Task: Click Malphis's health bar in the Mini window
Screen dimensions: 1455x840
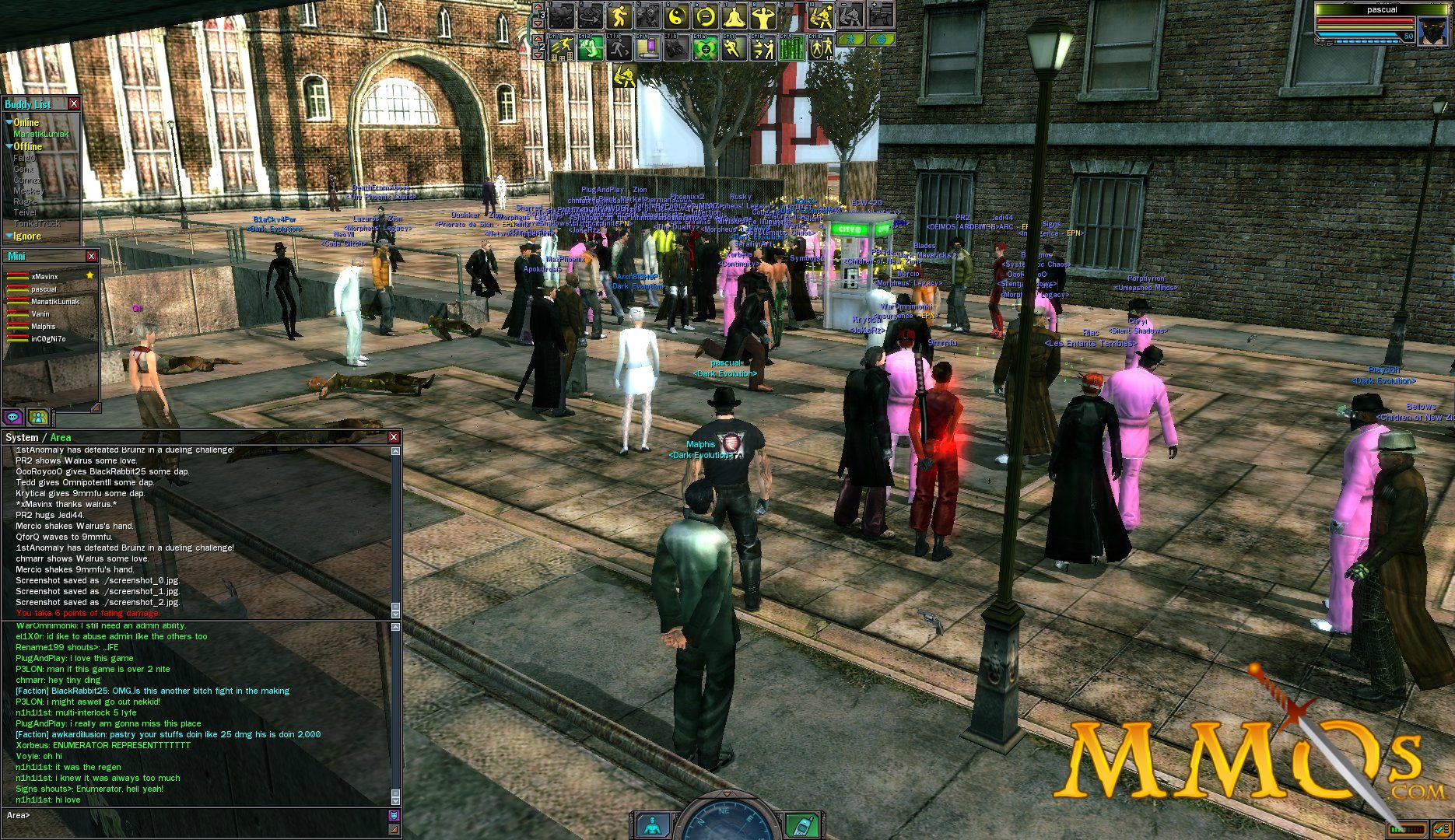Action: coord(17,327)
